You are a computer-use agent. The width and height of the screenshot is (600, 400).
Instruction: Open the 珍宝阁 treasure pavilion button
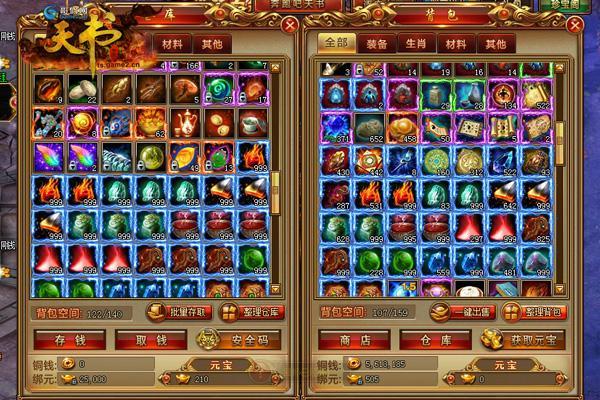[x=564, y=5]
